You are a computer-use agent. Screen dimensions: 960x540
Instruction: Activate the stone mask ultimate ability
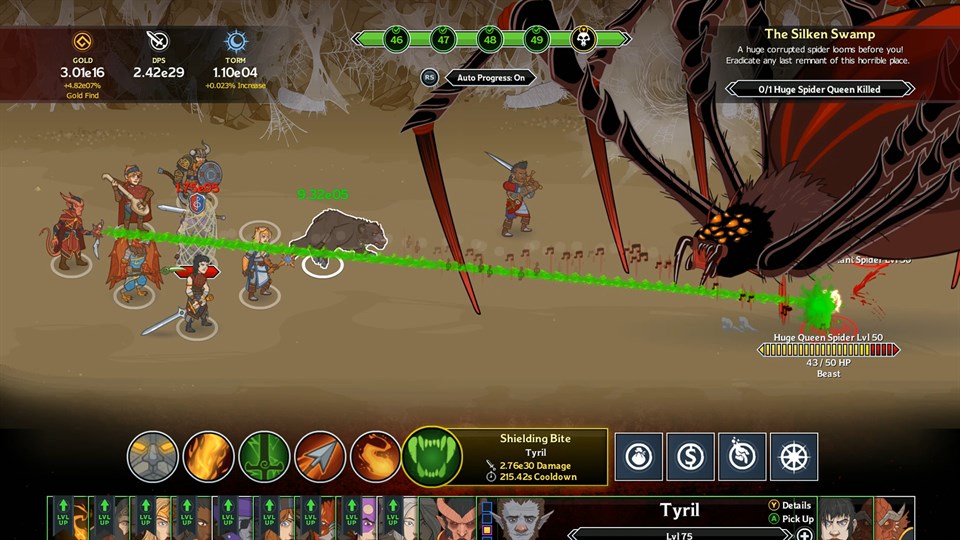pyautogui.click(x=153, y=457)
